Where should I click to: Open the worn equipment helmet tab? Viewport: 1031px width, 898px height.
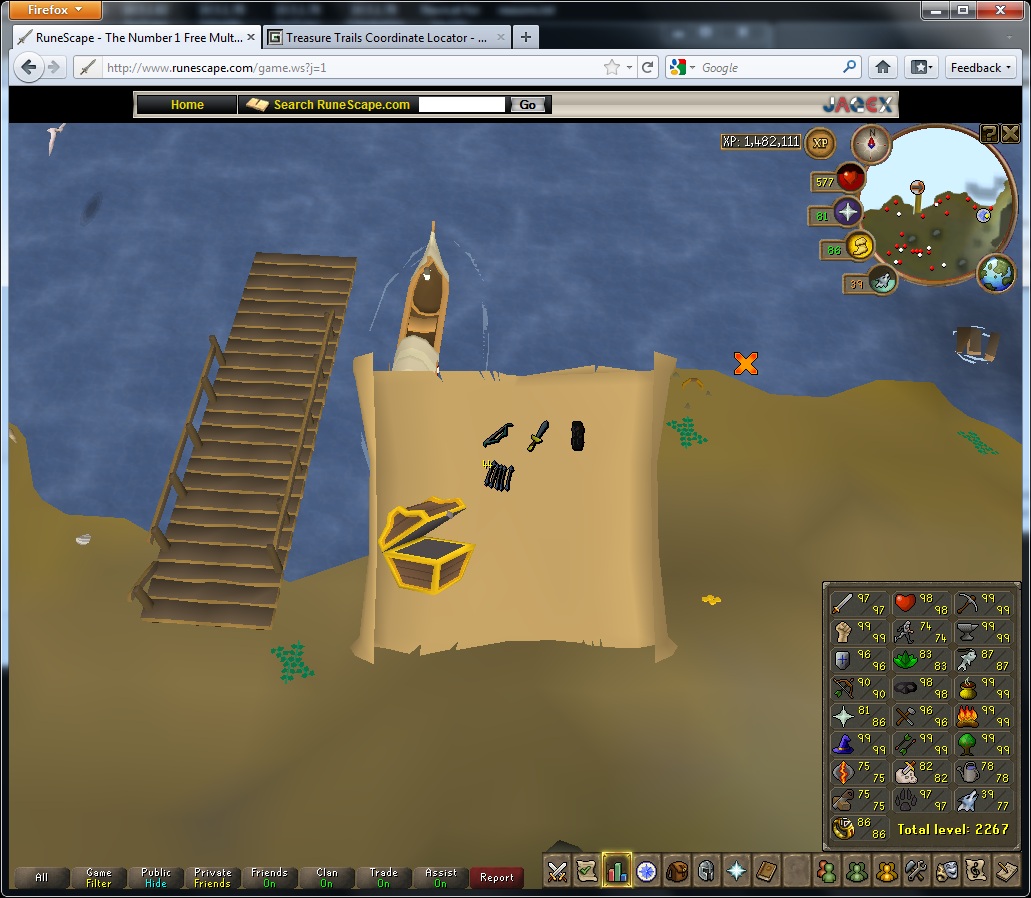pyautogui.click(x=707, y=871)
